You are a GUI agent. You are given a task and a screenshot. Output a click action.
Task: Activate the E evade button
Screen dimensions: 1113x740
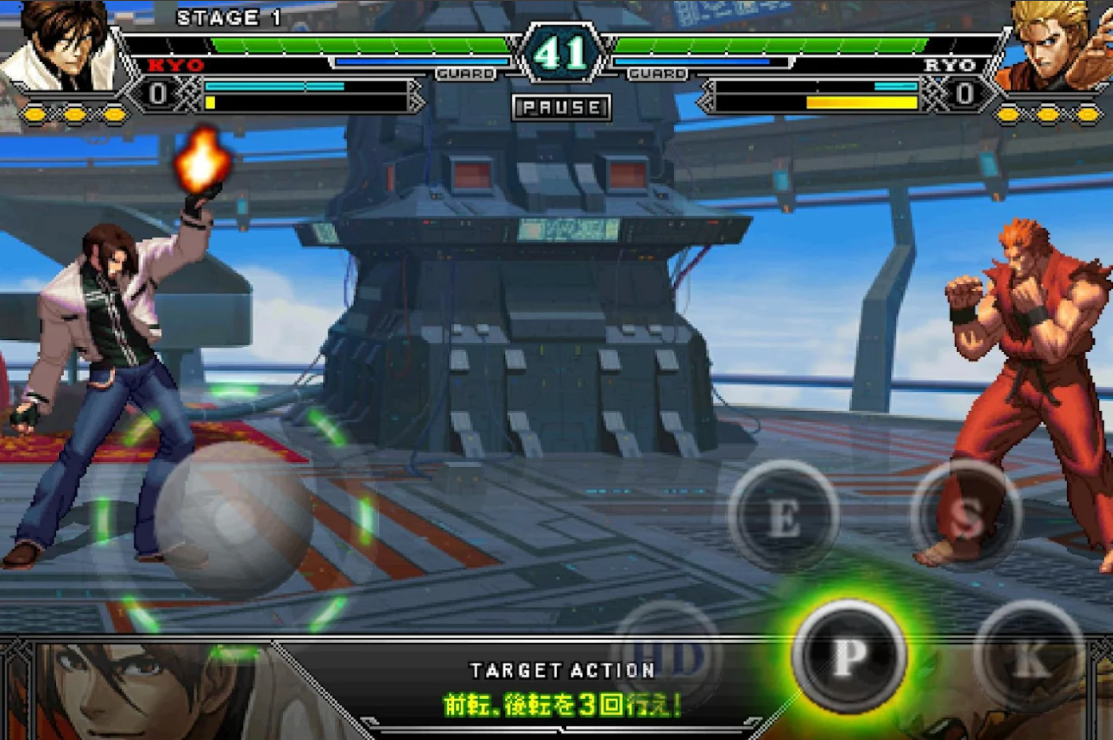[x=783, y=517]
